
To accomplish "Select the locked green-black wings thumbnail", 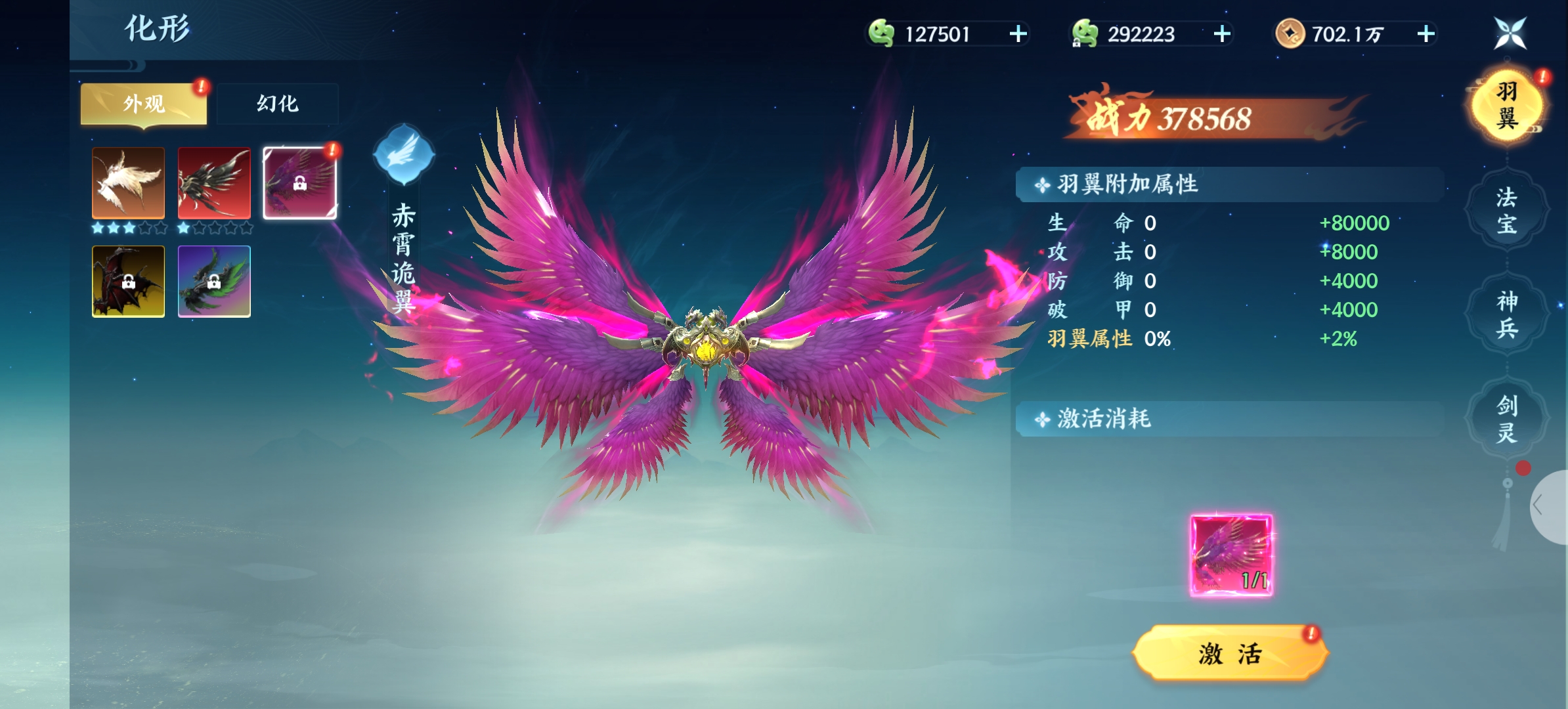I will 214,282.
